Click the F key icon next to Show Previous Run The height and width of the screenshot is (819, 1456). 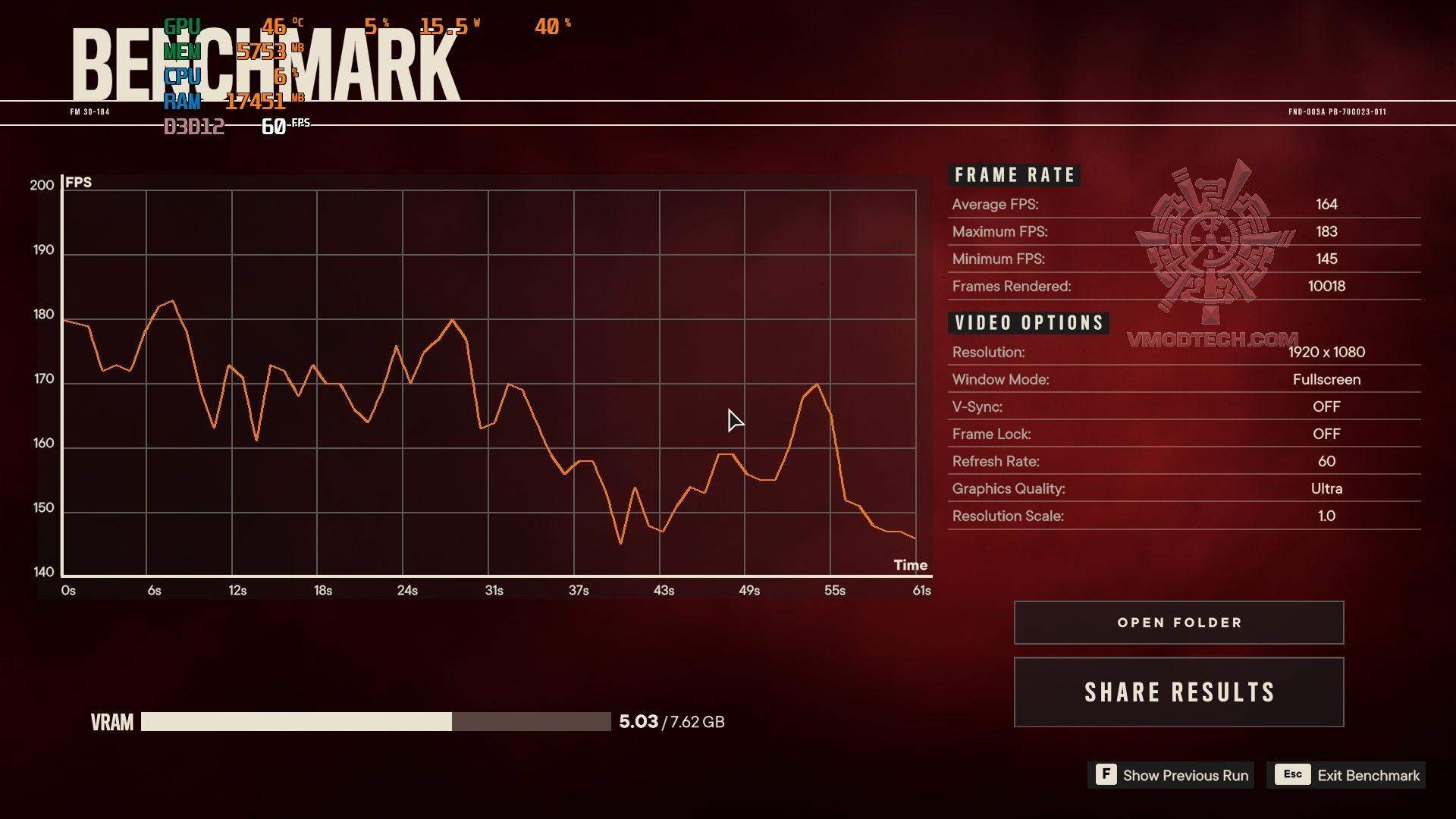1106,775
